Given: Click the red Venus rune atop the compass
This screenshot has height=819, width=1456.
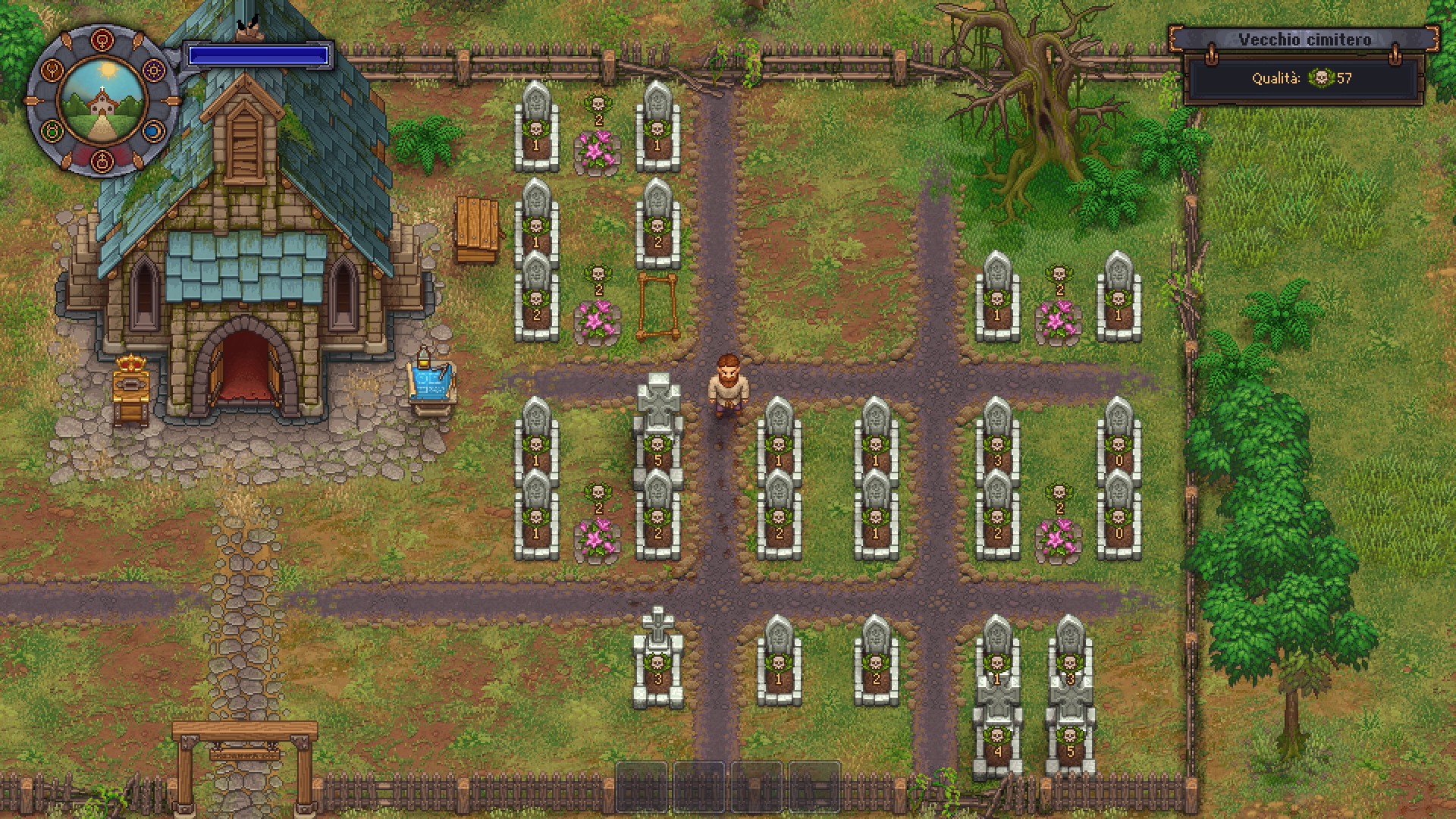Looking at the screenshot, I should click(x=101, y=39).
